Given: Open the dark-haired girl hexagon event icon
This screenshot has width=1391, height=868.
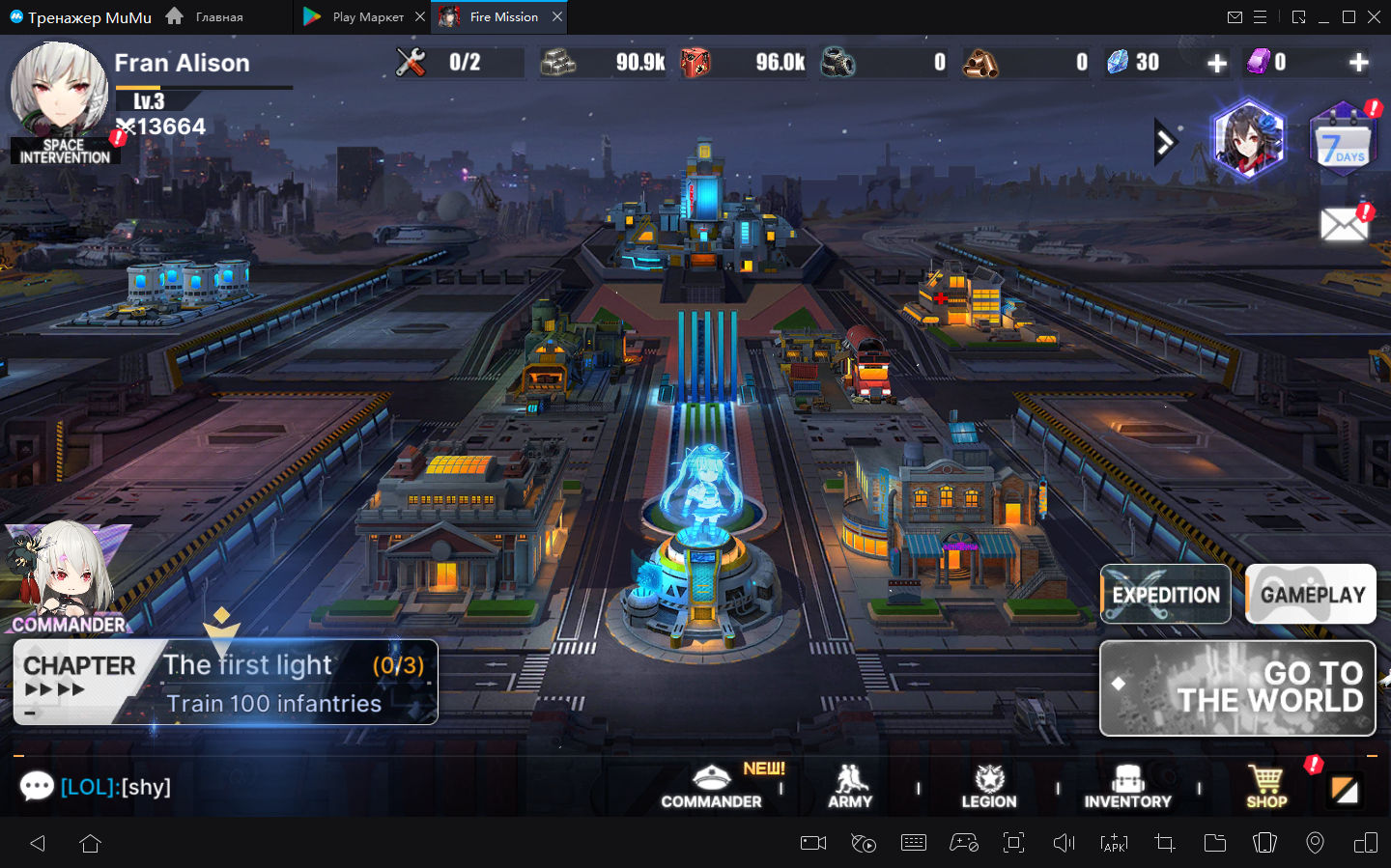Looking at the screenshot, I should (1248, 139).
